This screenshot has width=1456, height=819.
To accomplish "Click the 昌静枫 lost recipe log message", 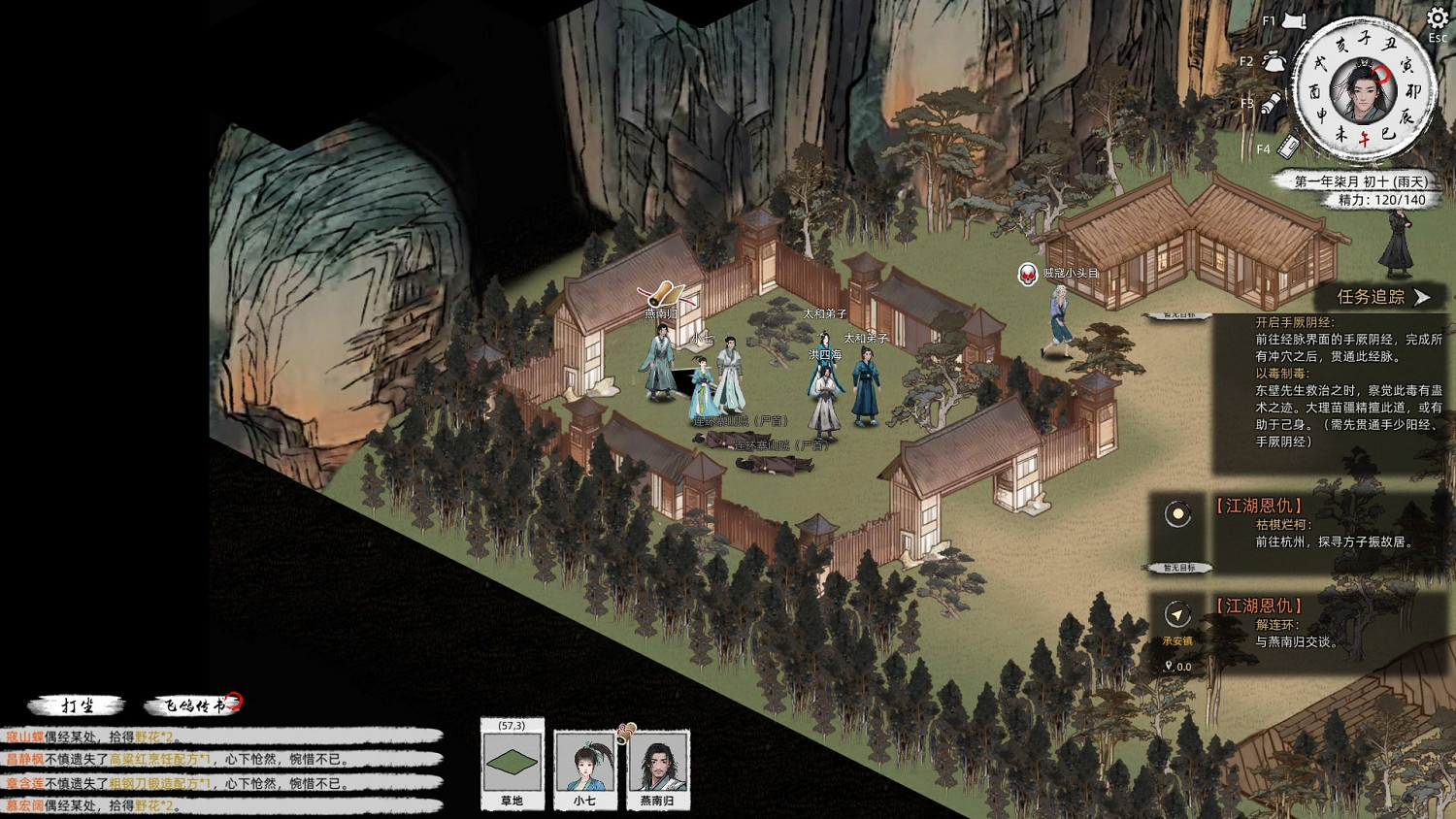I will pyautogui.click(x=175, y=760).
